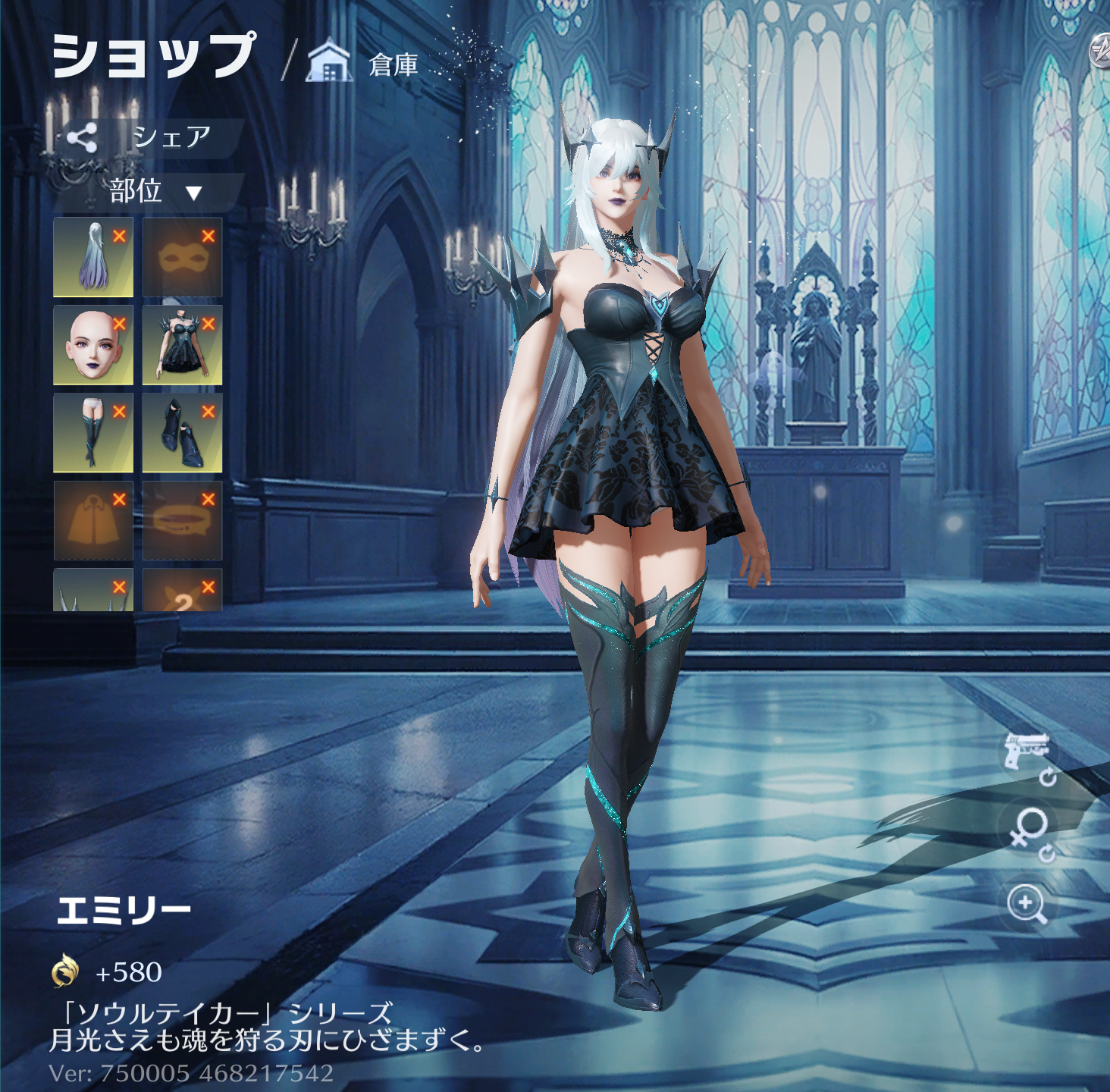This screenshot has width=1110, height=1092.
Task: Select the black dress outfit slot
Action: pyautogui.click(x=181, y=345)
